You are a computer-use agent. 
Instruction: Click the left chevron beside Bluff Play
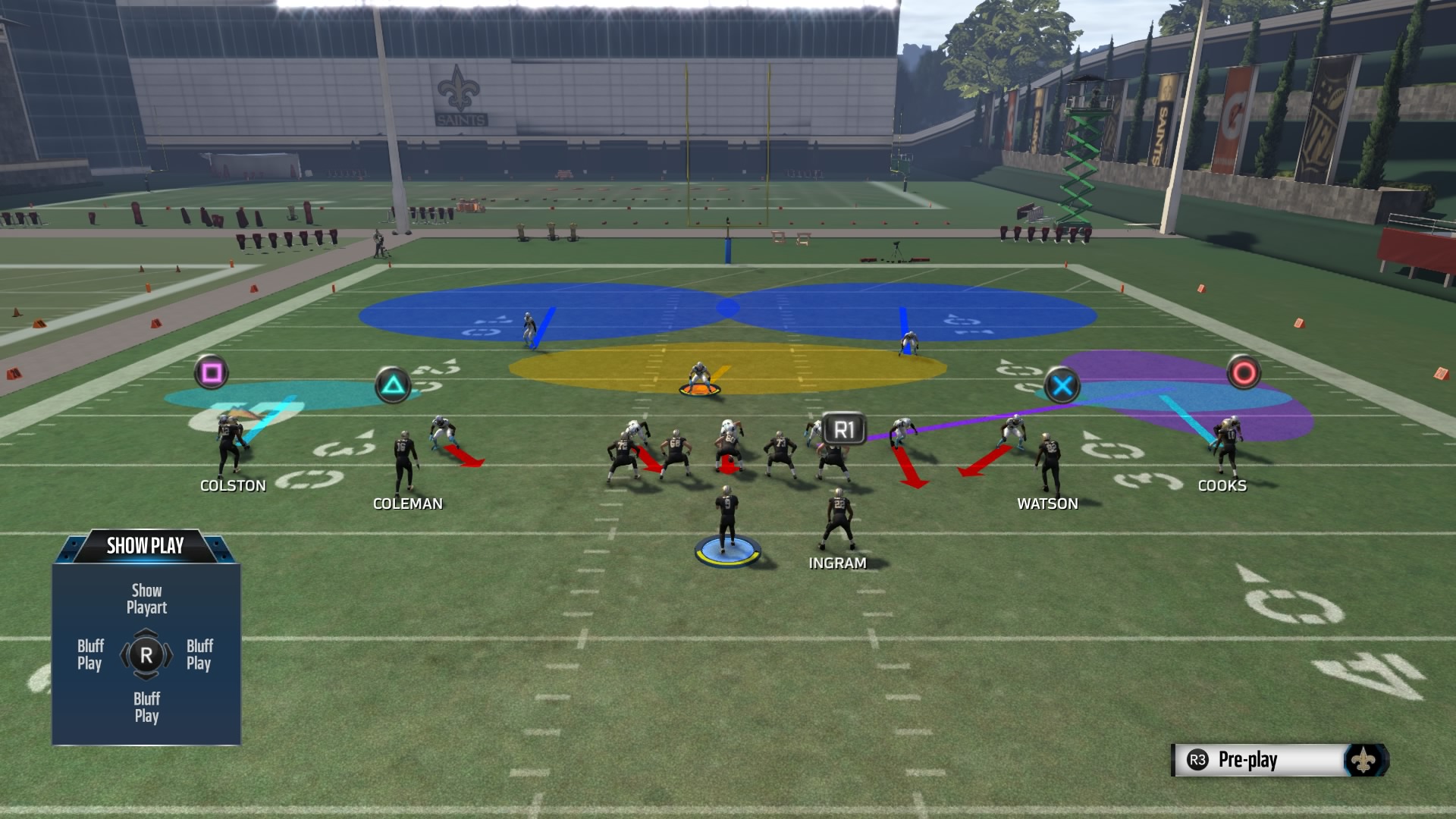[x=124, y=655]
